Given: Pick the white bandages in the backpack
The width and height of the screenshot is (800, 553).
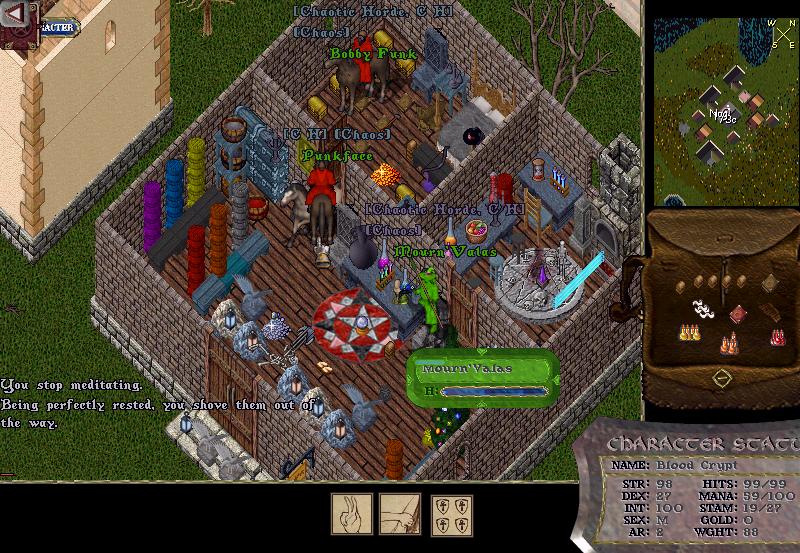Looking at the screenshot, I should (703, 311).
